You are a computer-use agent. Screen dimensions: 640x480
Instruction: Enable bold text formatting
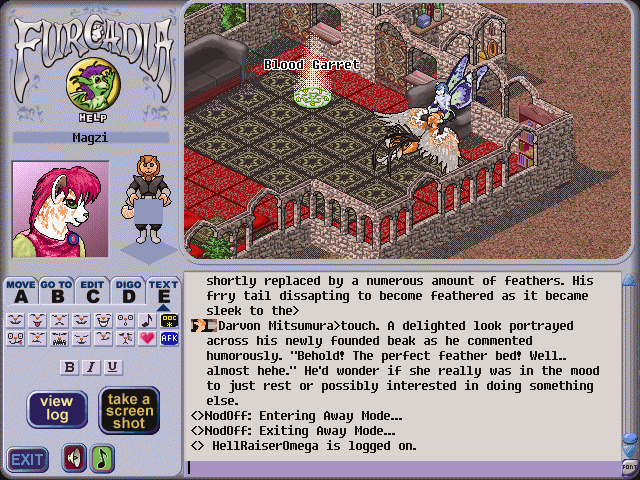tap(69, 367)
